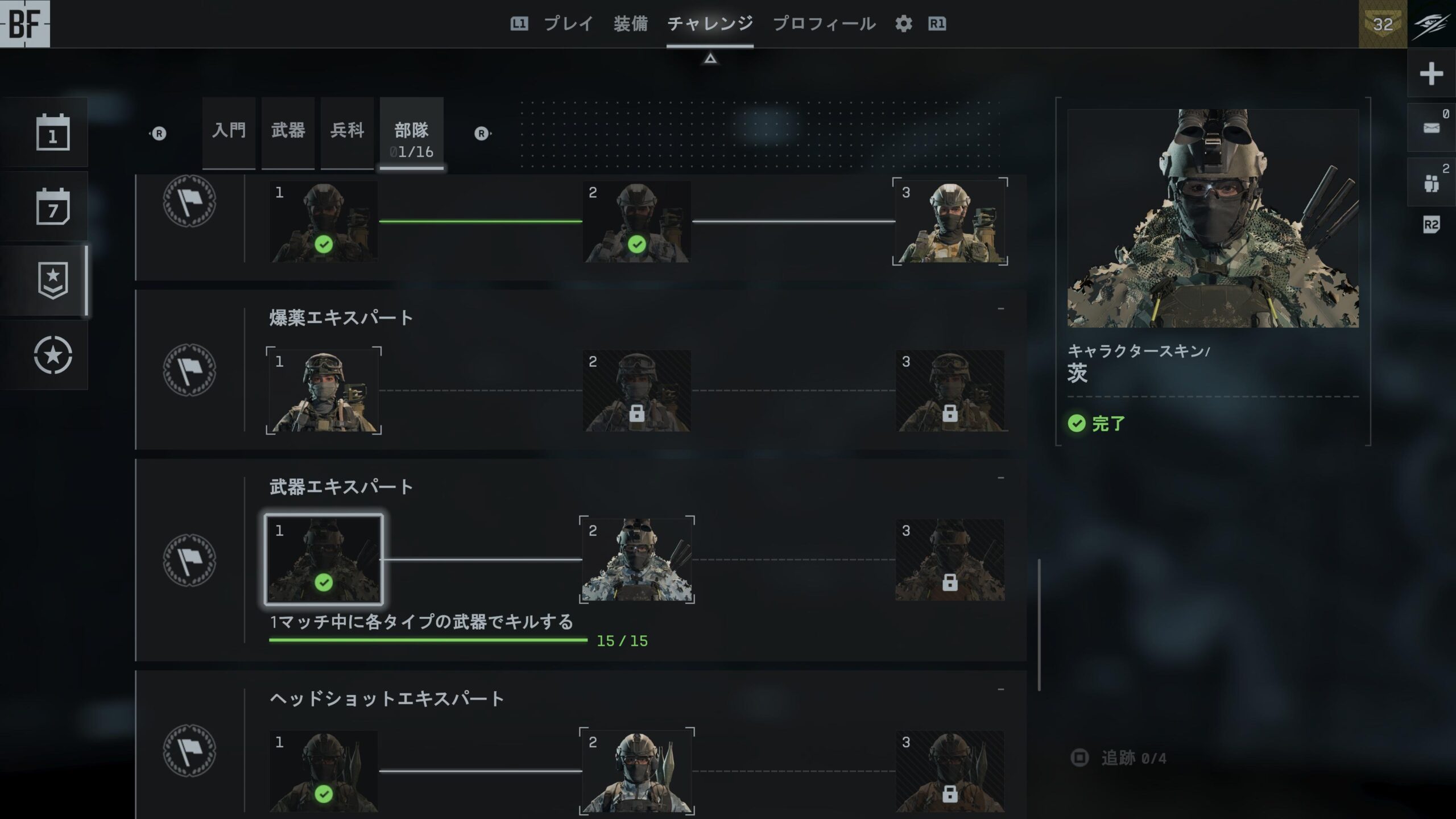
Task: Choose the 兵科 challenge tab
Action: 347,132
